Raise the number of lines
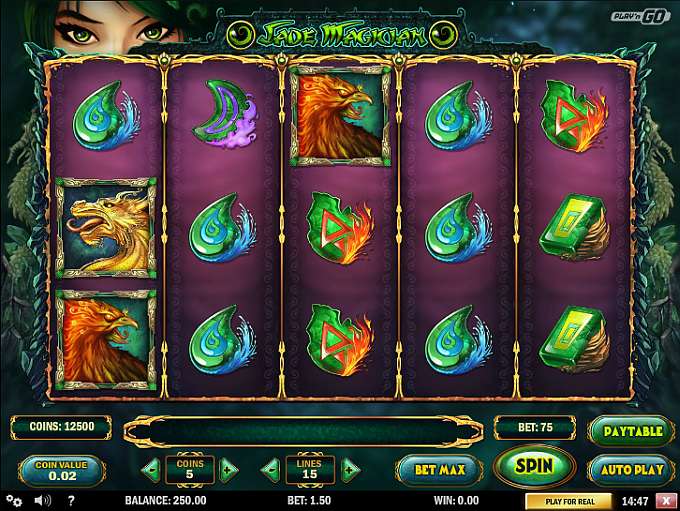The width and height of the screenshot is (680, 511). [x=349, y=468]
